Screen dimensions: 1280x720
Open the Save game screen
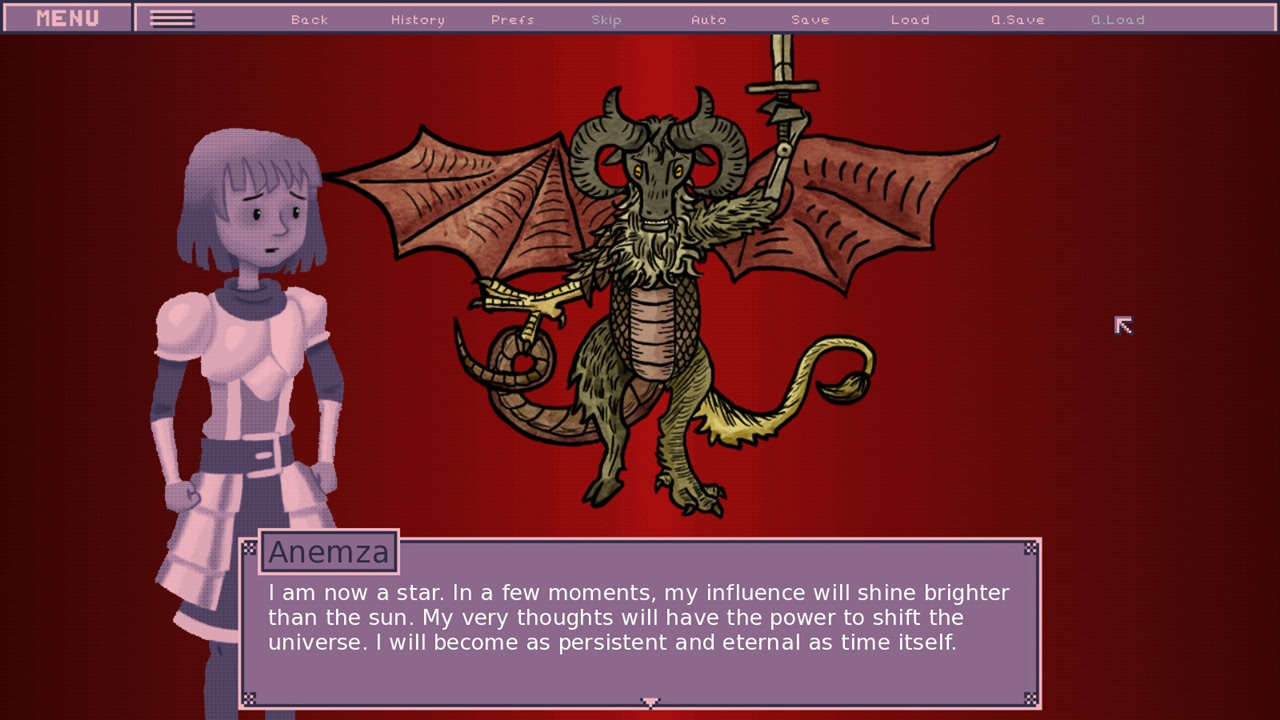click(810, 18)
